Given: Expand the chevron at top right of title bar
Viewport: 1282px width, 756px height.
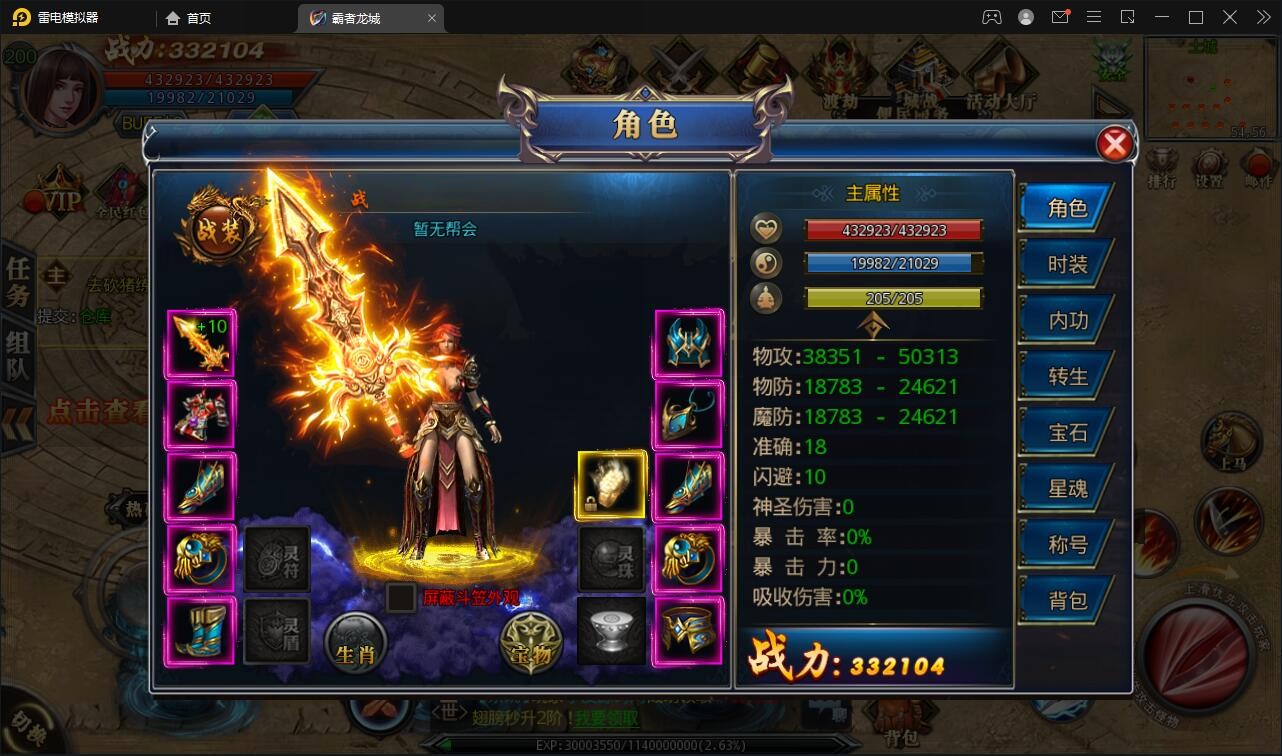Looking at the screenshot, I should [x=1262, y=17].
